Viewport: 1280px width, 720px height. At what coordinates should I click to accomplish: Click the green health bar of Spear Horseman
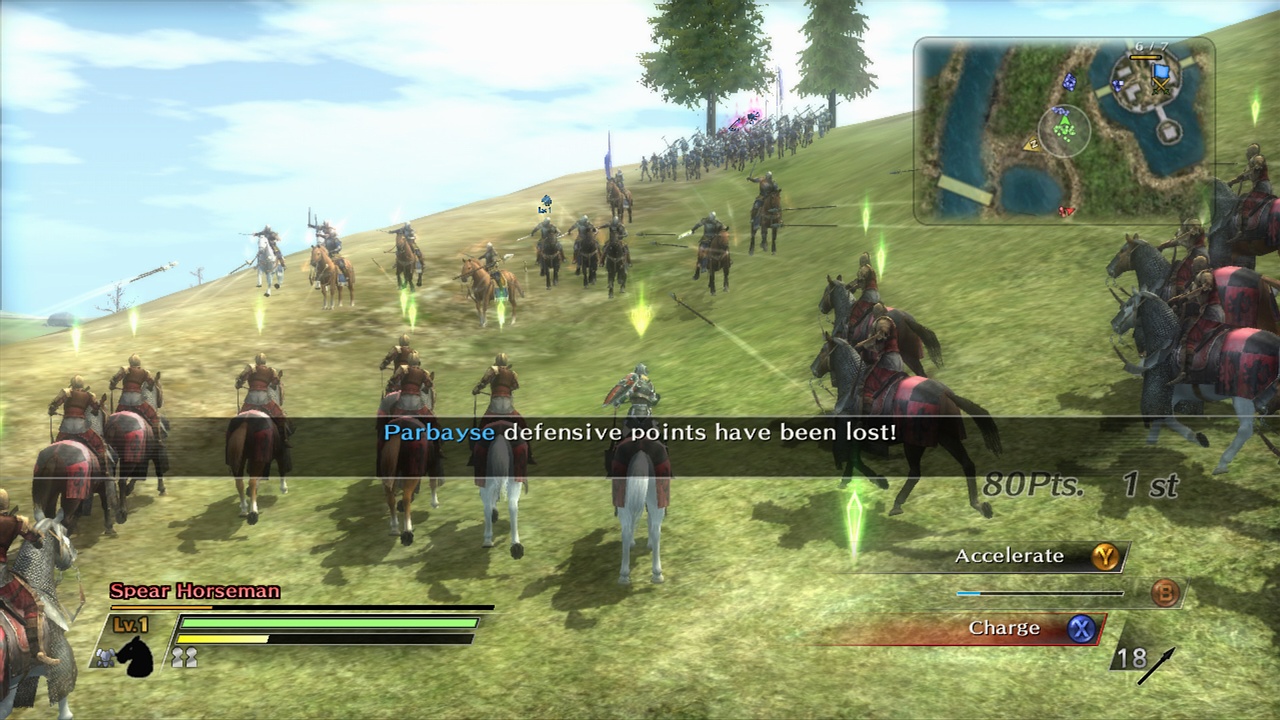pyautogui.click(x=330, y=622)
